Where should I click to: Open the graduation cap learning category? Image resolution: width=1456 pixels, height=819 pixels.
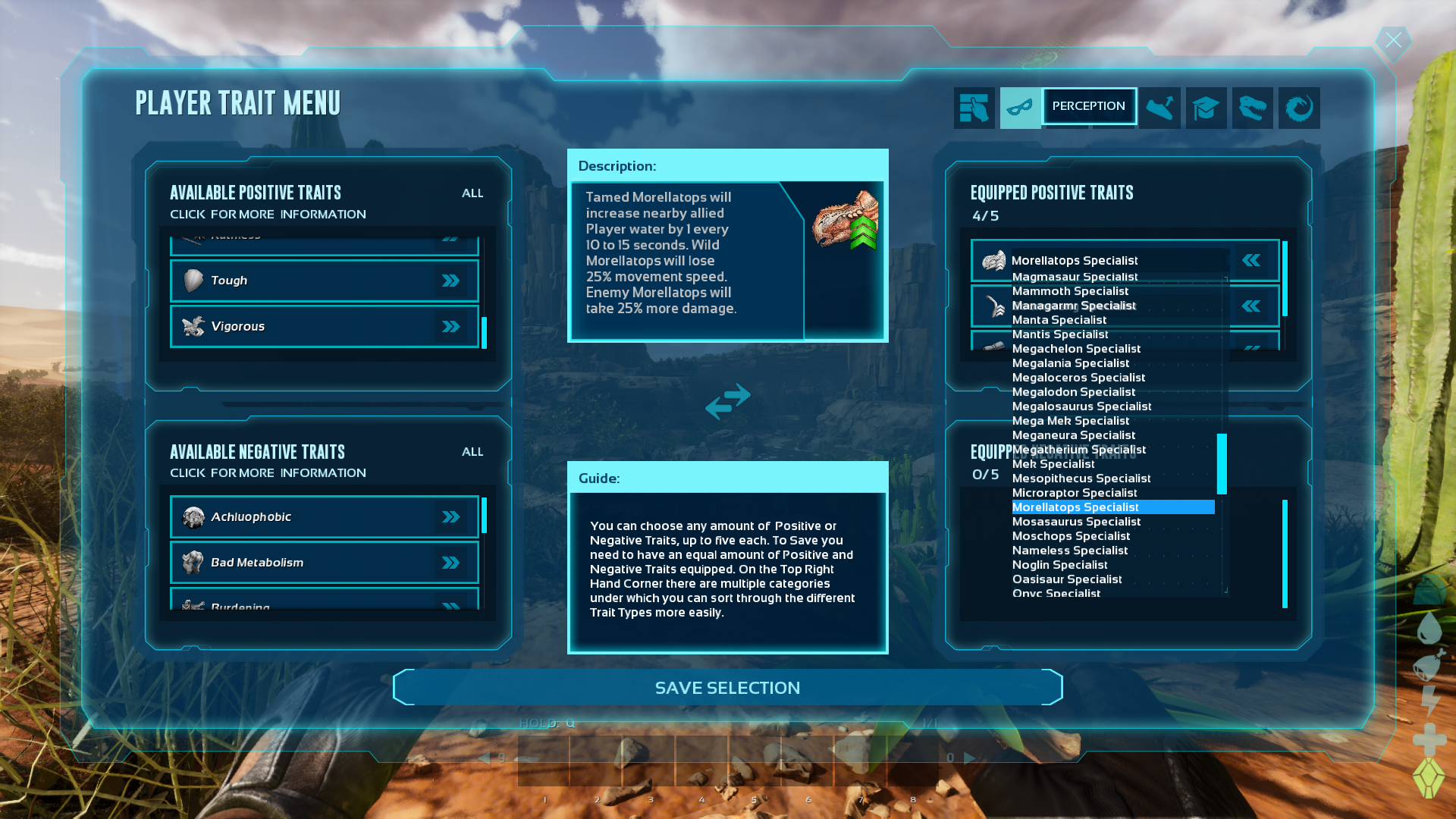(x=1206, y=108)
